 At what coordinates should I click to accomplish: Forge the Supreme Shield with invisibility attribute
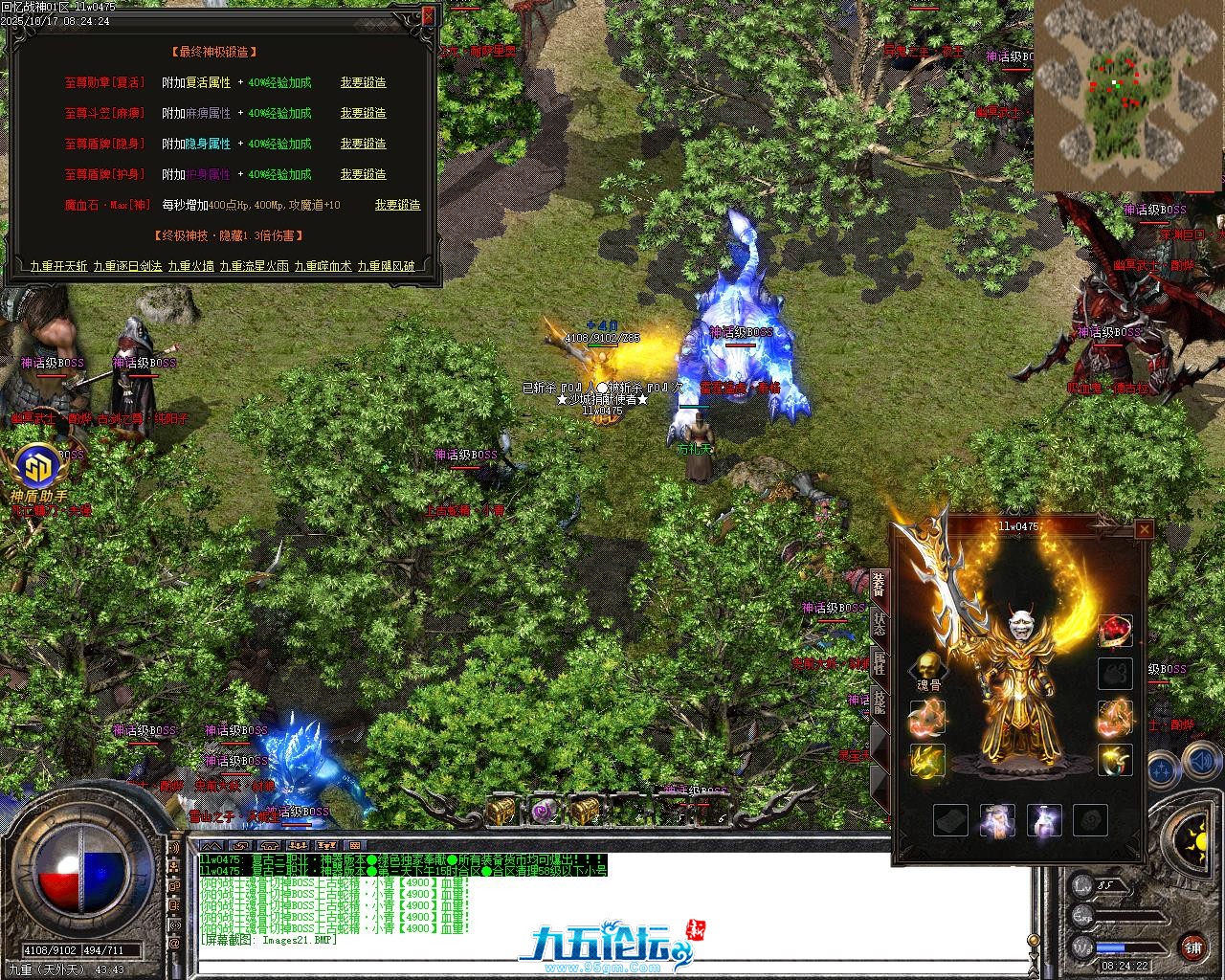coord(363,145)
